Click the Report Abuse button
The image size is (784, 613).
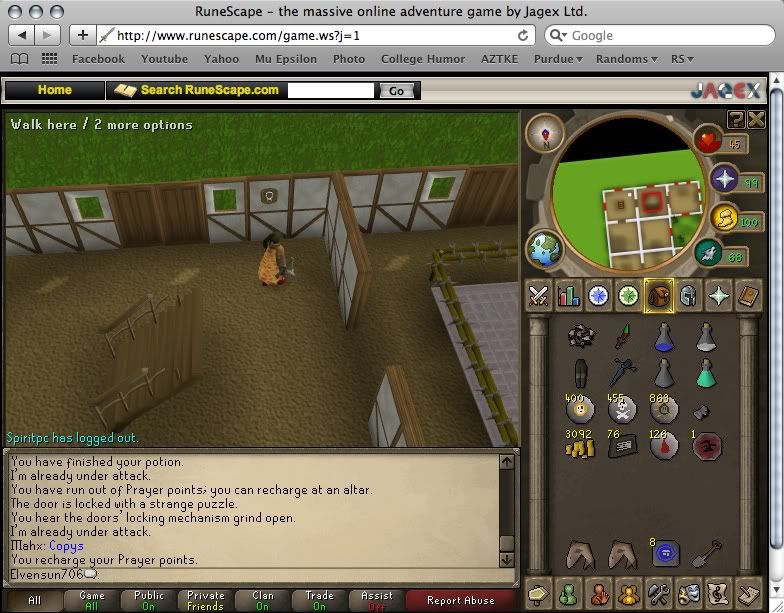(460, 600)
